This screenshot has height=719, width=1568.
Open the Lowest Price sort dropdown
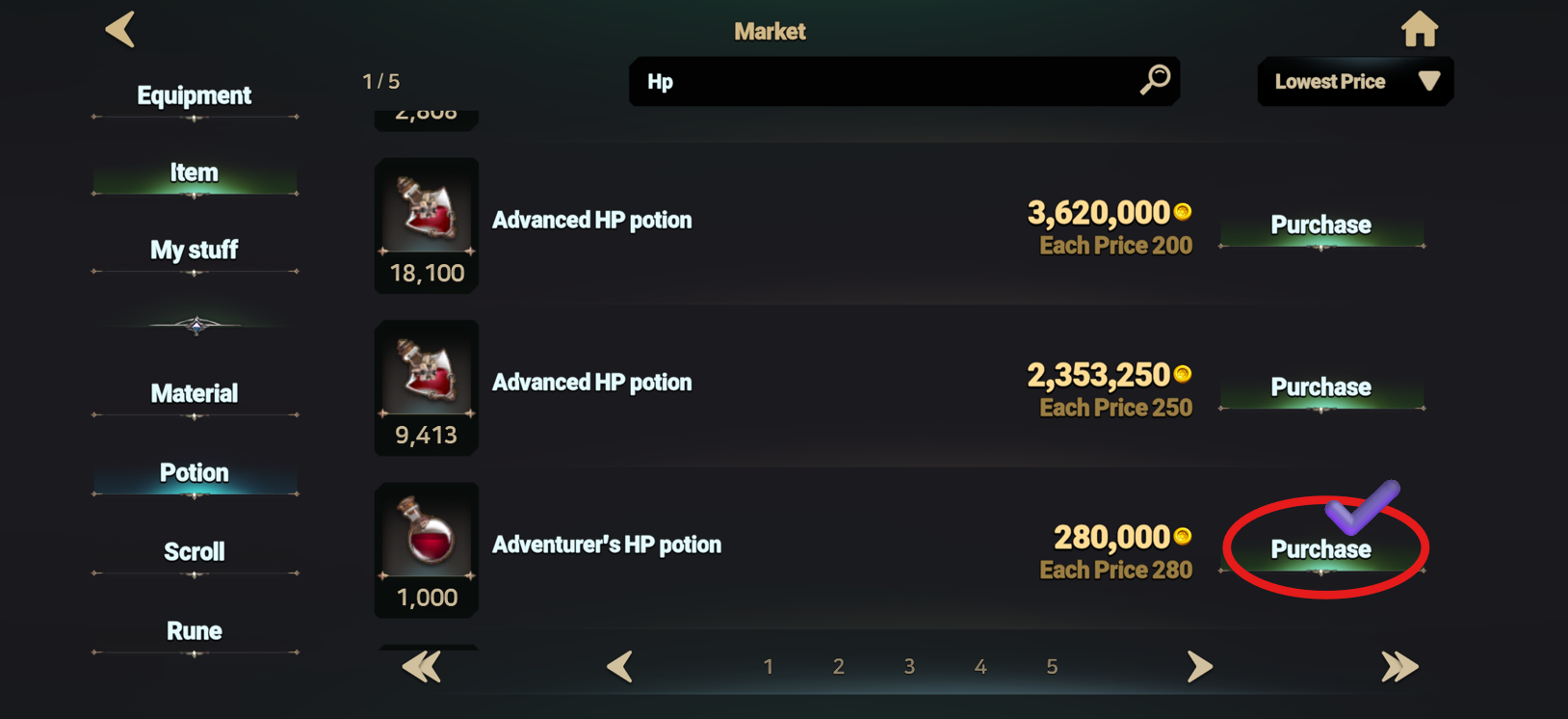[x=1354, y=82]
